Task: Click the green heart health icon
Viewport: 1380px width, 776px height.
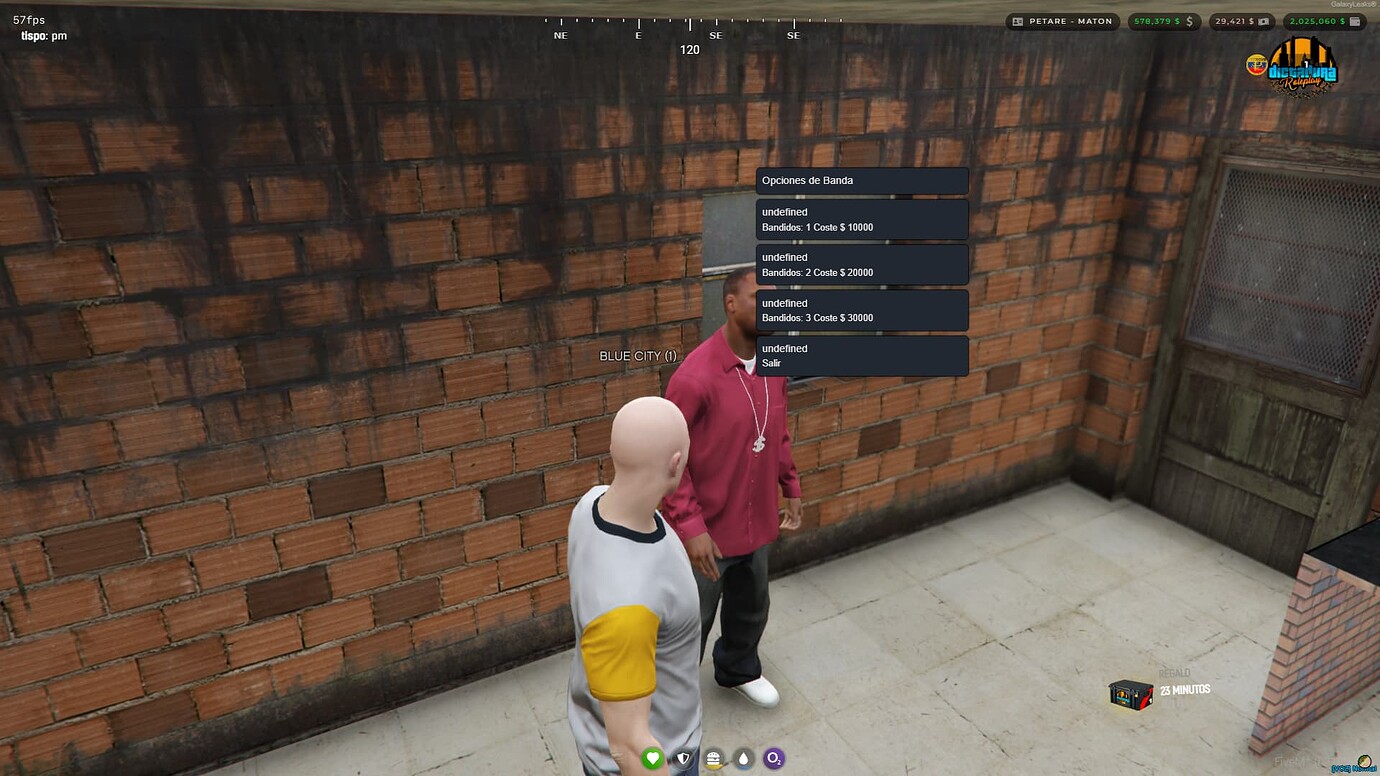Action: pos(652,759)
